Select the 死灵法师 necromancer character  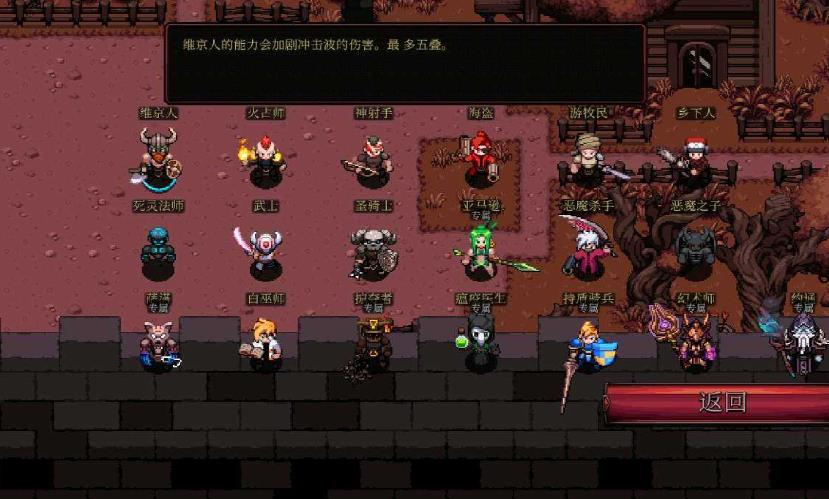(157, 250)
